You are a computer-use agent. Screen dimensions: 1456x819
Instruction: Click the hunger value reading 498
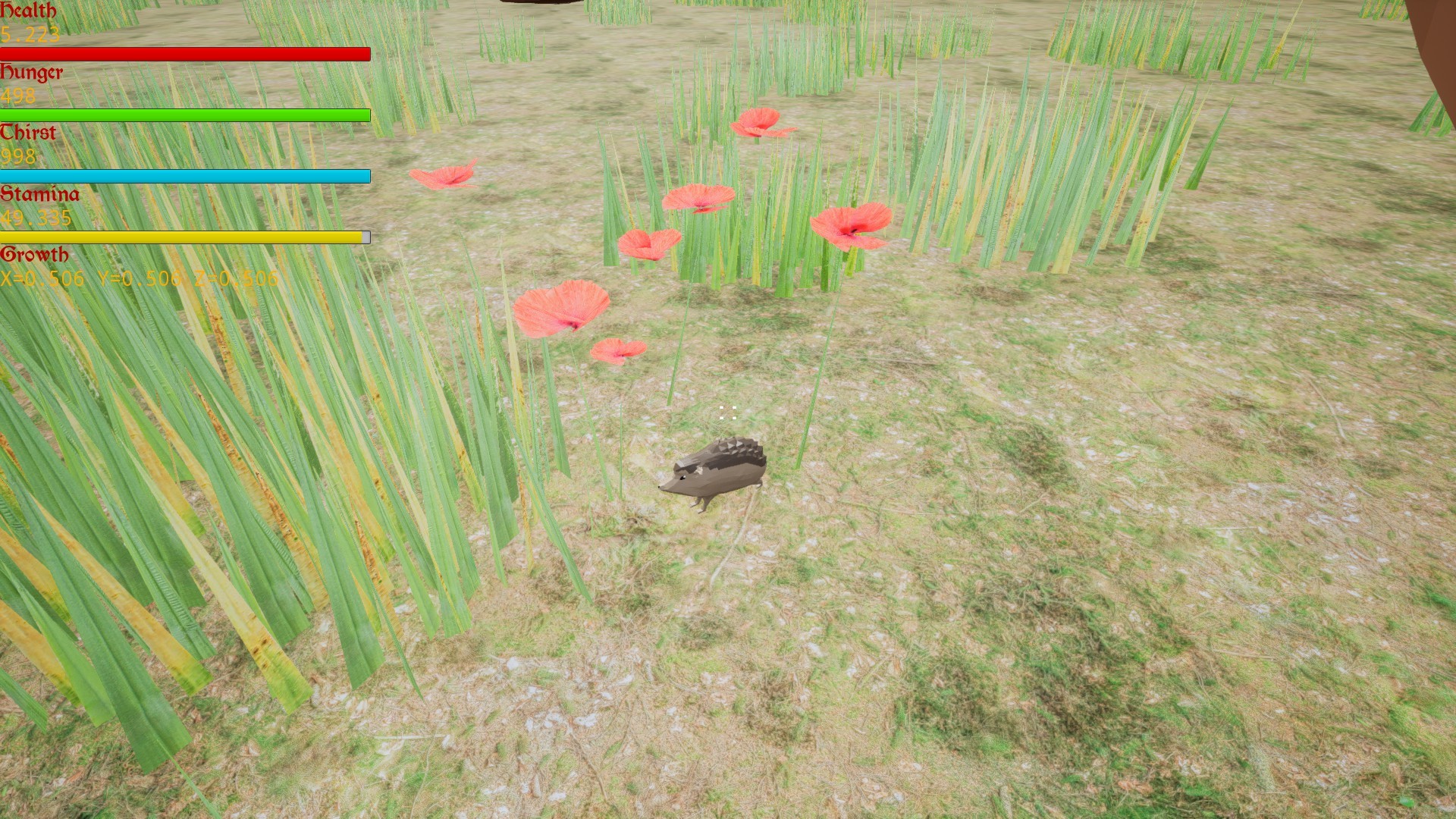click(x=17, y=96)
